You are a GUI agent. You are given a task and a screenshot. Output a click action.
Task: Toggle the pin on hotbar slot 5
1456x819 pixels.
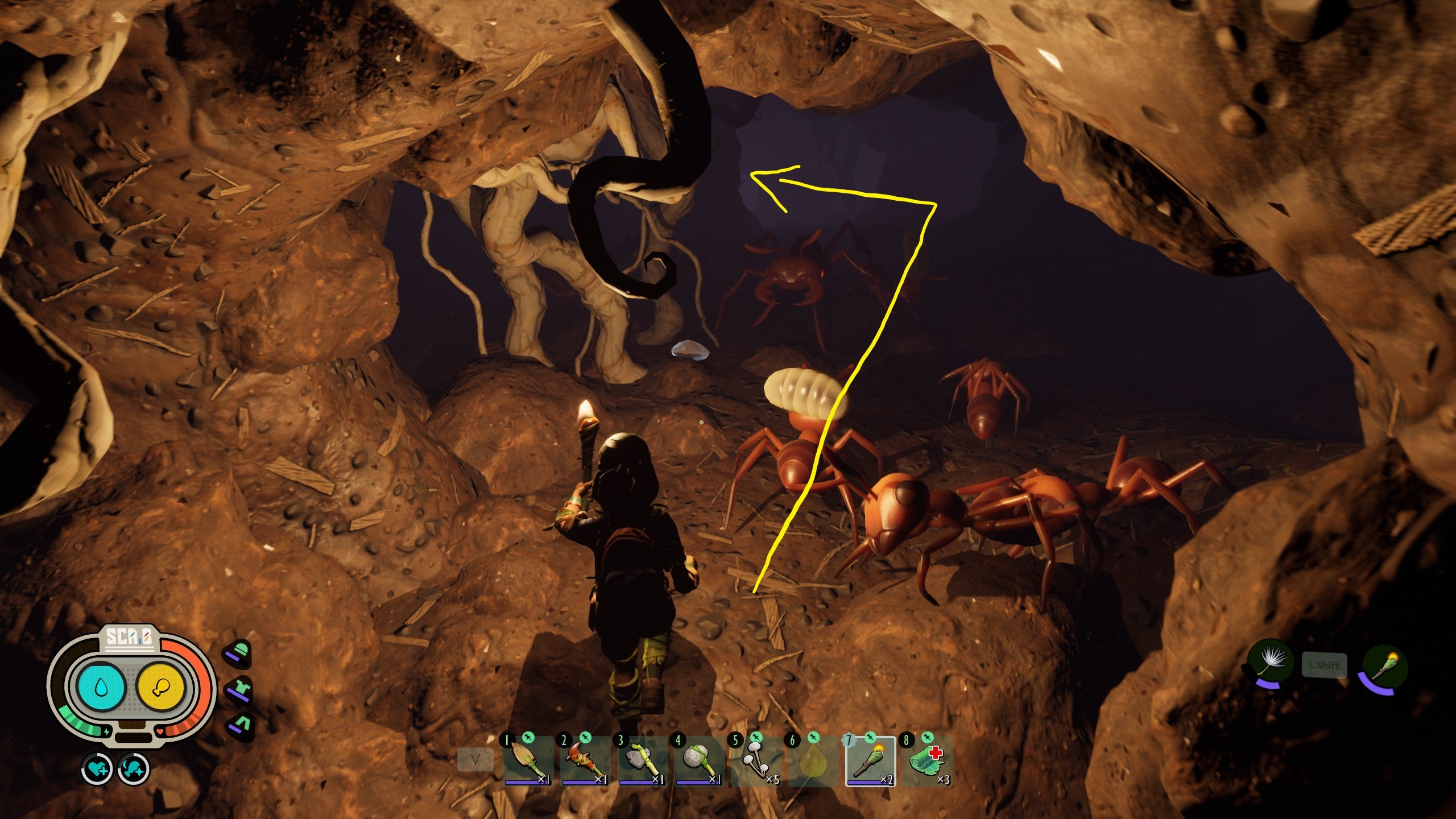[x=756, y=738]
